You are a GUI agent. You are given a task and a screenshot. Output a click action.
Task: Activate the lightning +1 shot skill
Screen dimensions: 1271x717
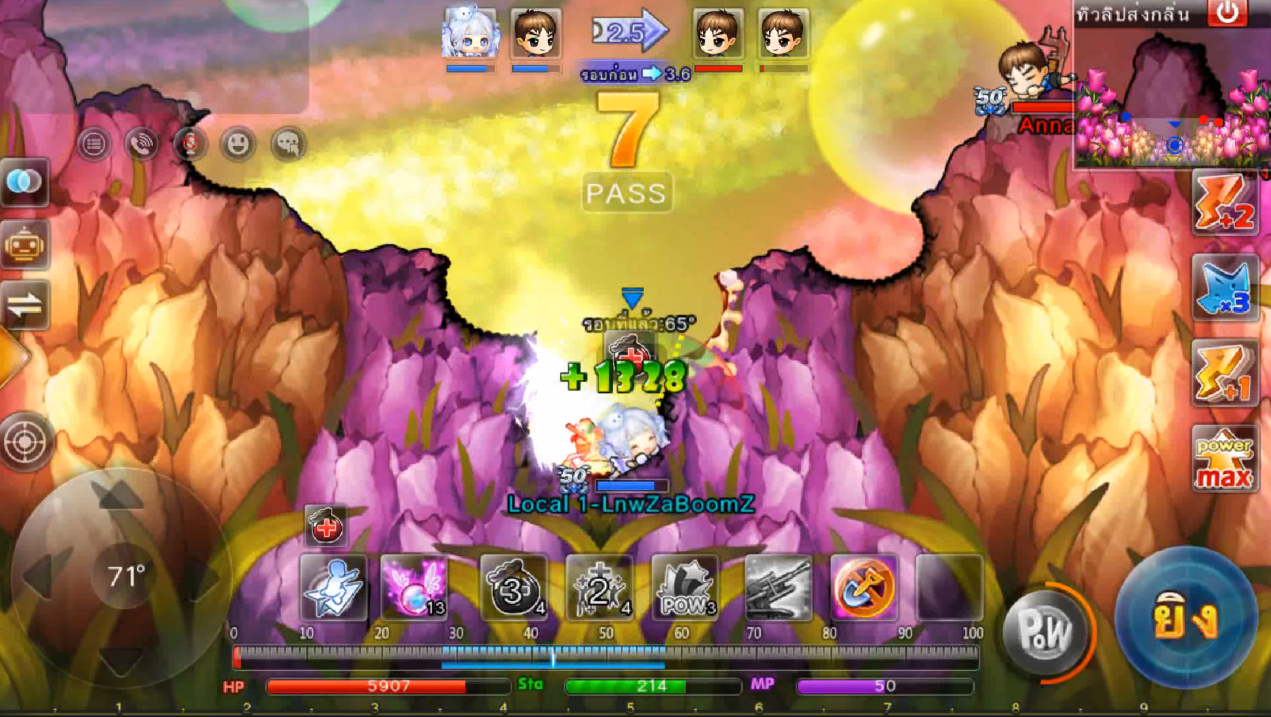[1225, 373]
